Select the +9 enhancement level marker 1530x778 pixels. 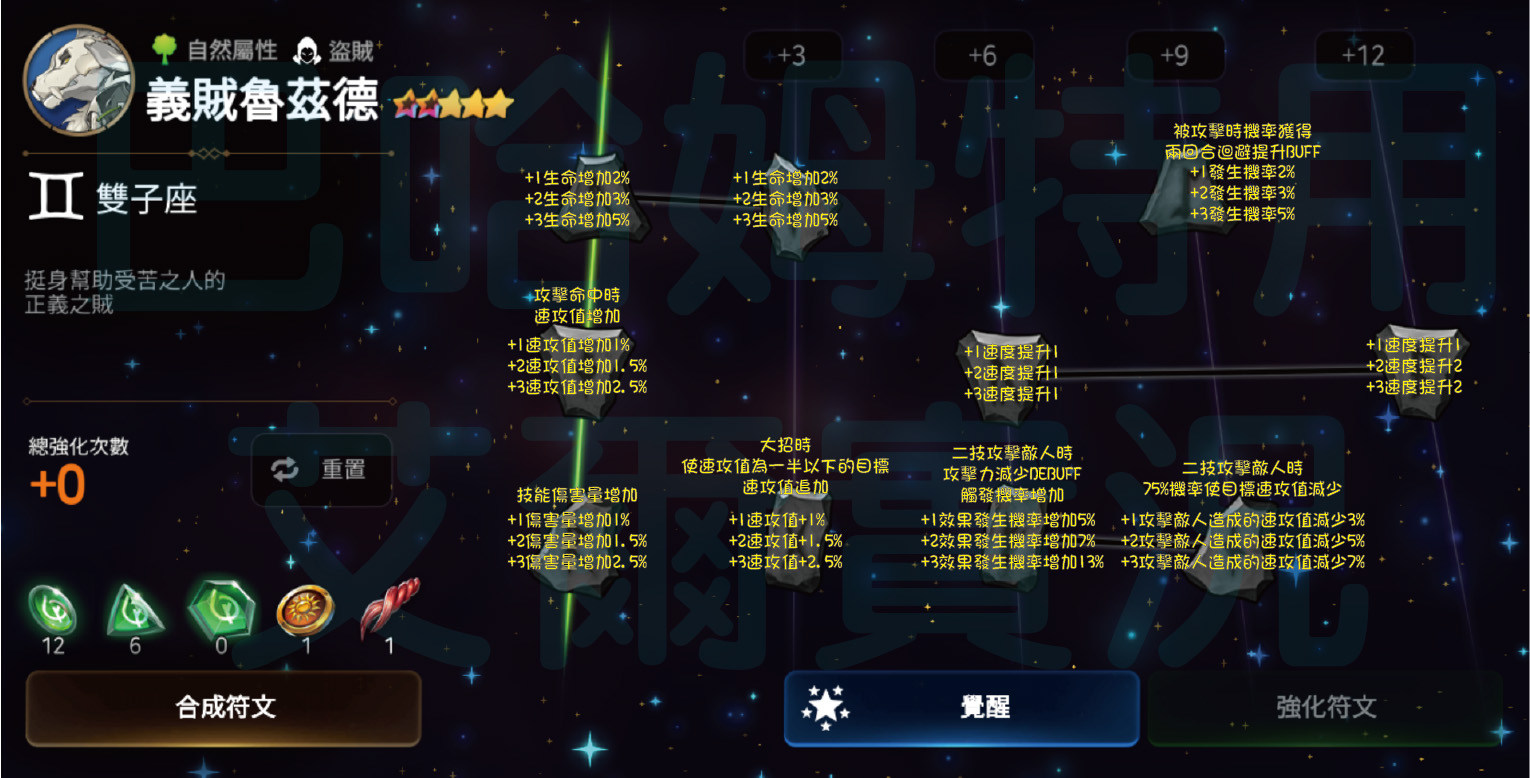point(1175,55)
